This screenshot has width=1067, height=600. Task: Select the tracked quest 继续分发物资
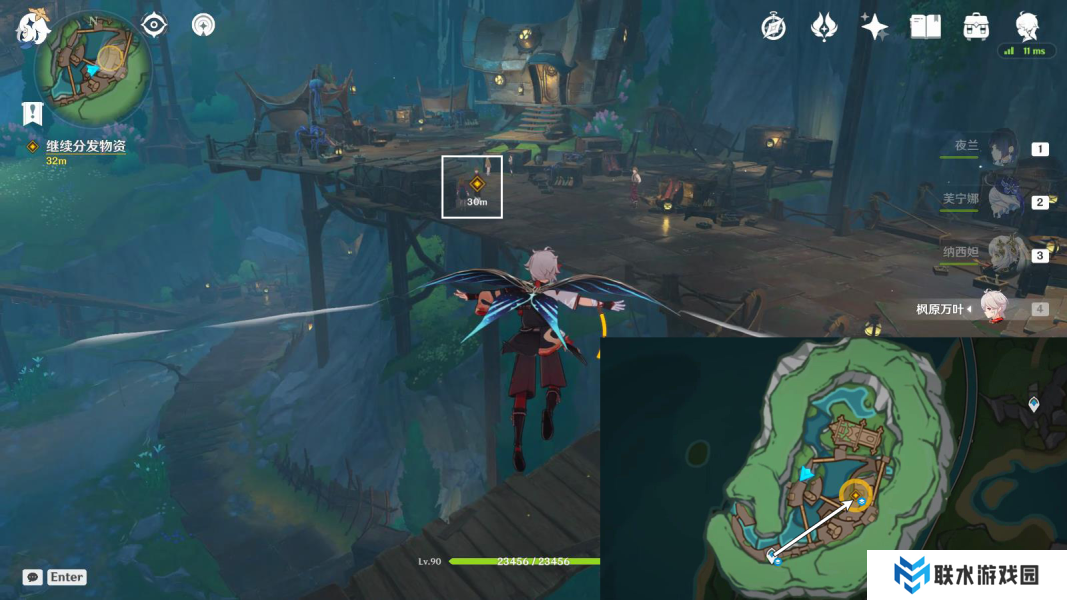[85, 146]
